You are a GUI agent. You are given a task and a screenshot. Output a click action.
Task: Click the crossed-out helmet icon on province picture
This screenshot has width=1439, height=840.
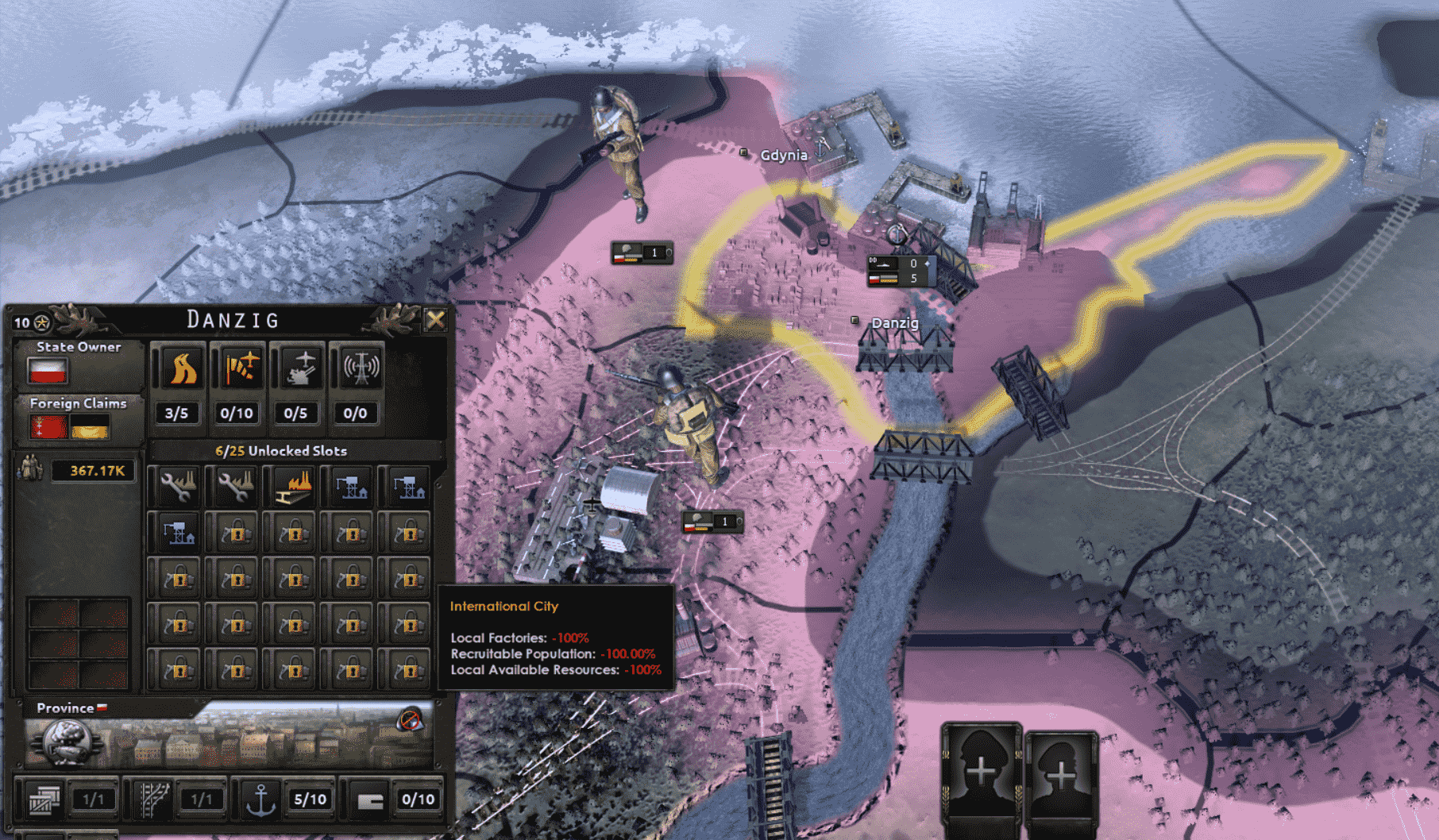410,720
